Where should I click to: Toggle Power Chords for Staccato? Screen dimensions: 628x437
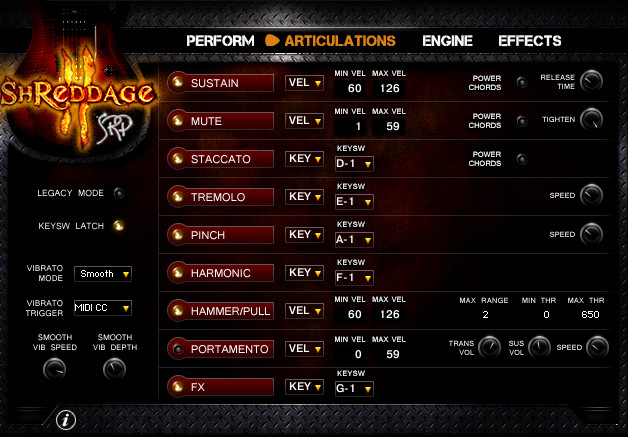click(x=521, y=158)
